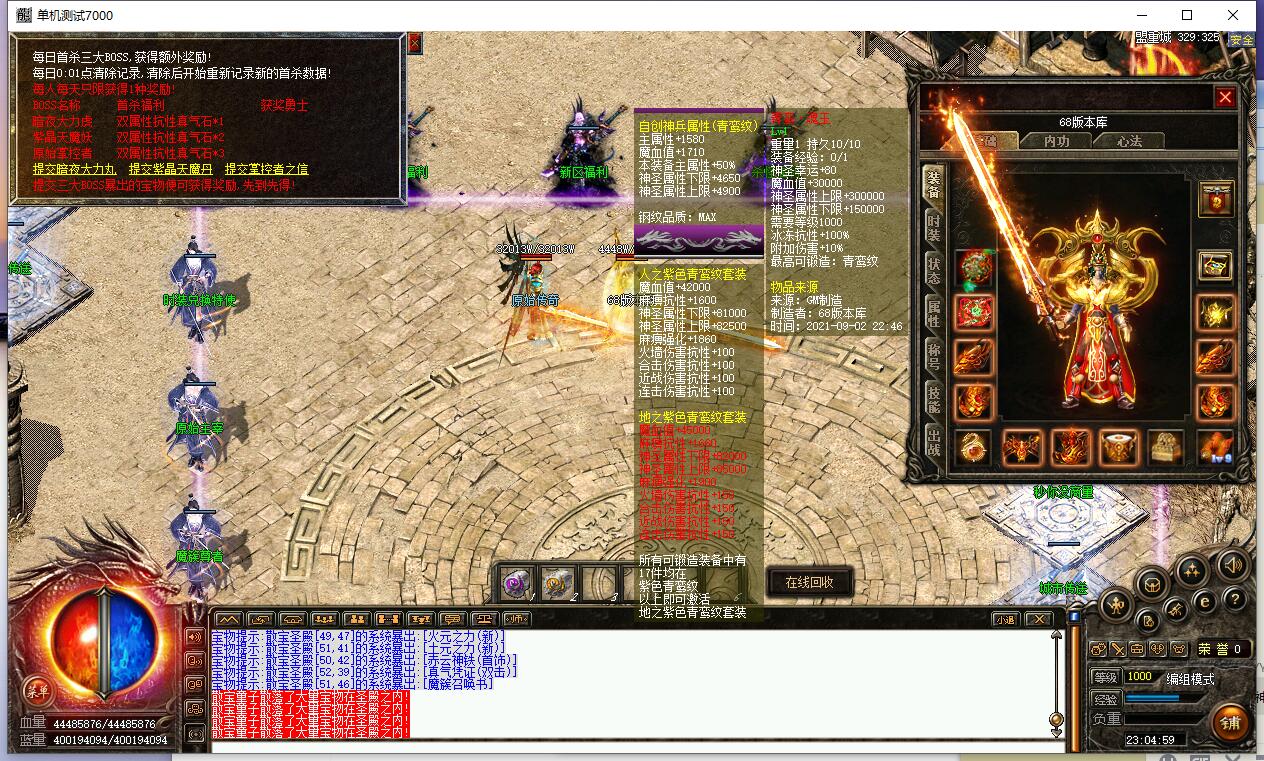The width and height of the screenshot is (1264, 761).
Task: Open the 属性 side tab
Action: (933, 313)
